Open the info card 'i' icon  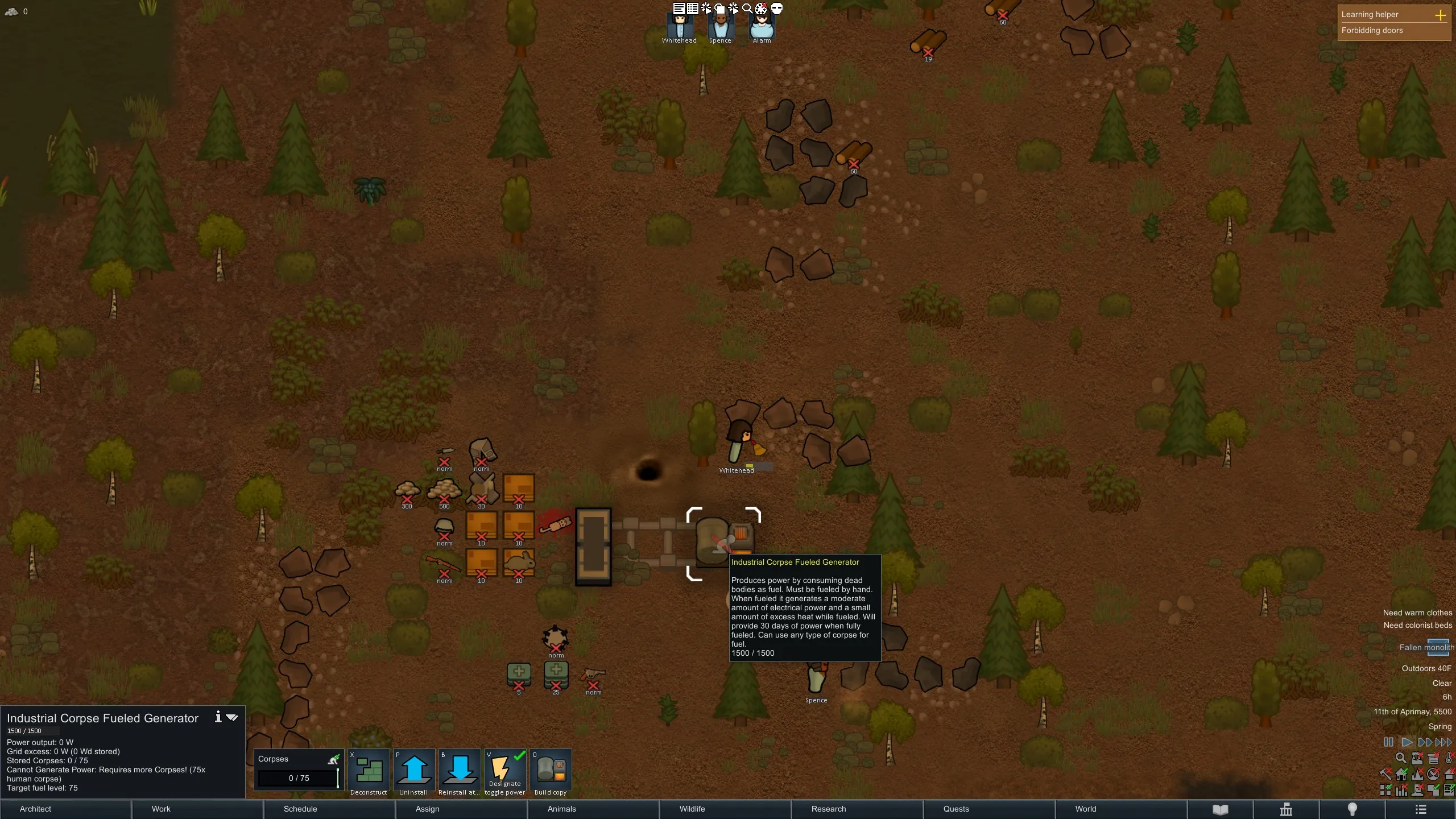218,717
